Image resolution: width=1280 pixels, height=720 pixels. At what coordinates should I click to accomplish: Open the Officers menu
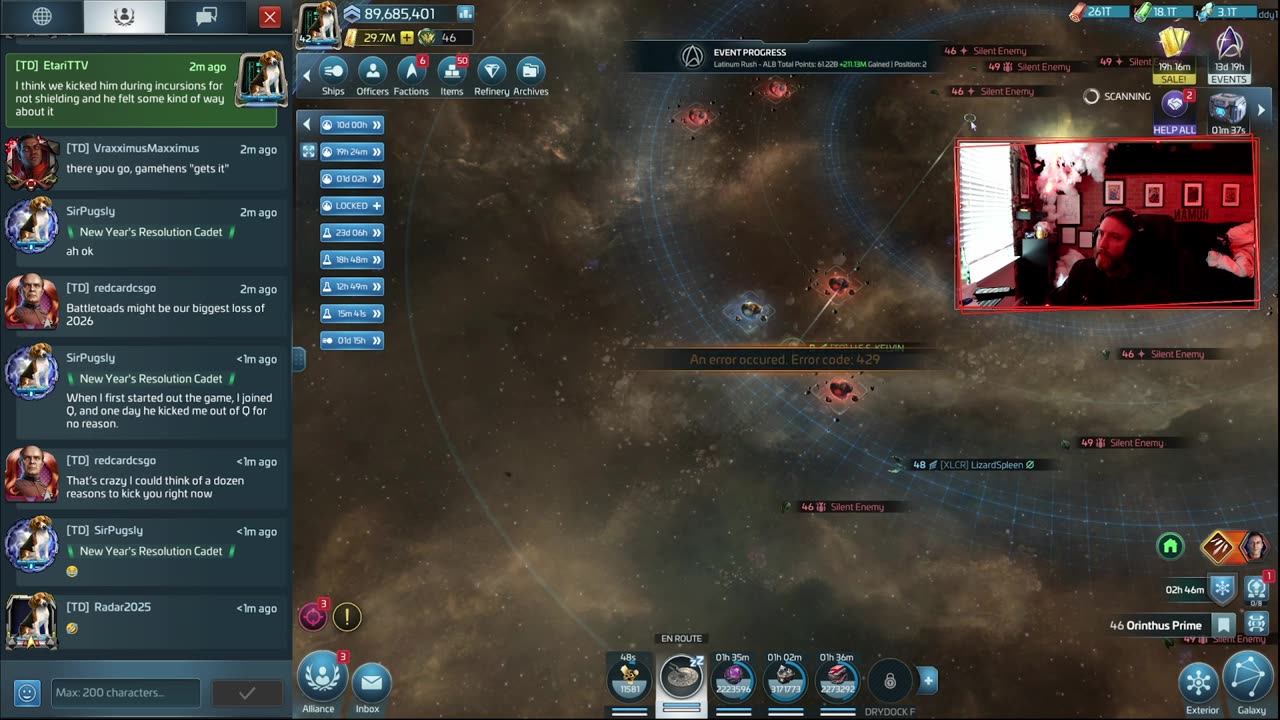click(x=372, y=75)
